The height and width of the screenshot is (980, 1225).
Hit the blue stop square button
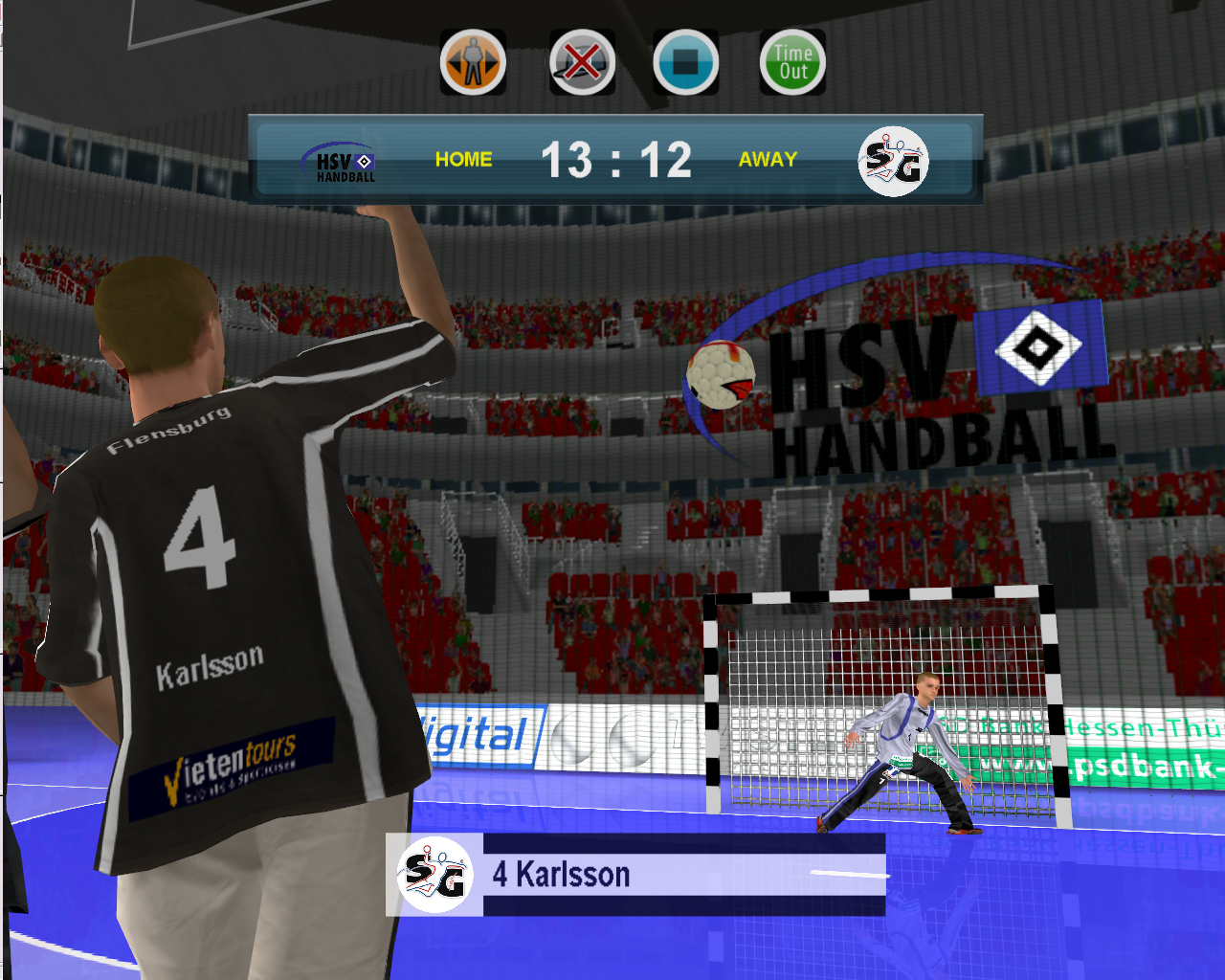686,62
